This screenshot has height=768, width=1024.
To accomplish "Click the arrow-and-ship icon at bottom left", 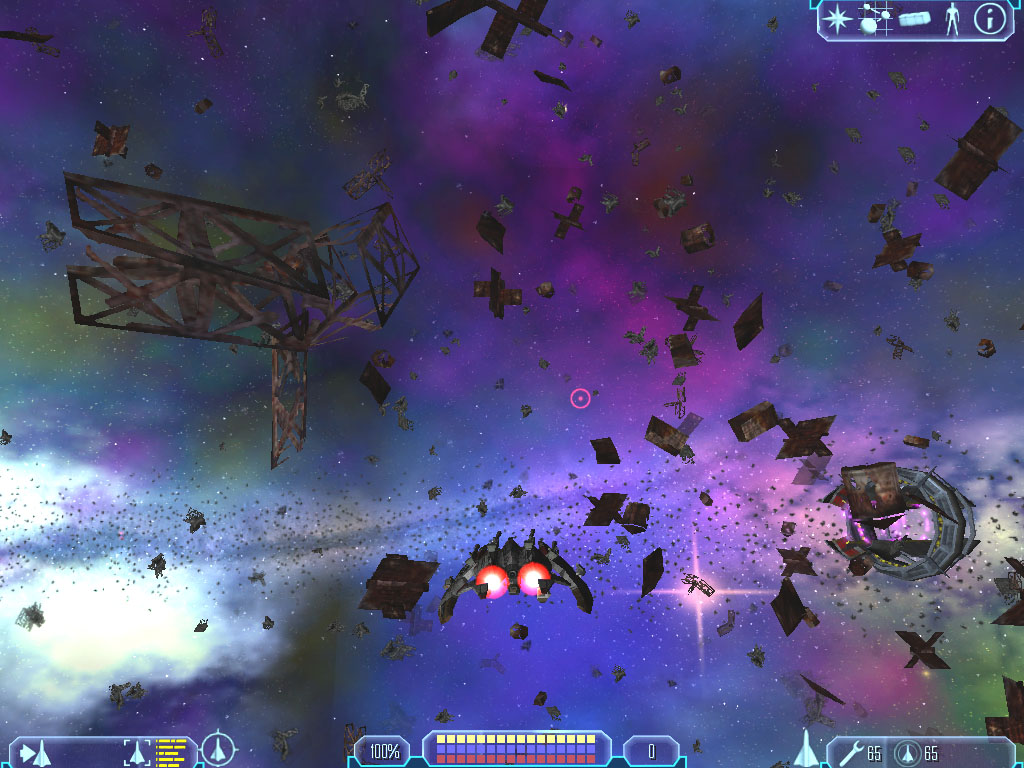I will tap(37, 750).
